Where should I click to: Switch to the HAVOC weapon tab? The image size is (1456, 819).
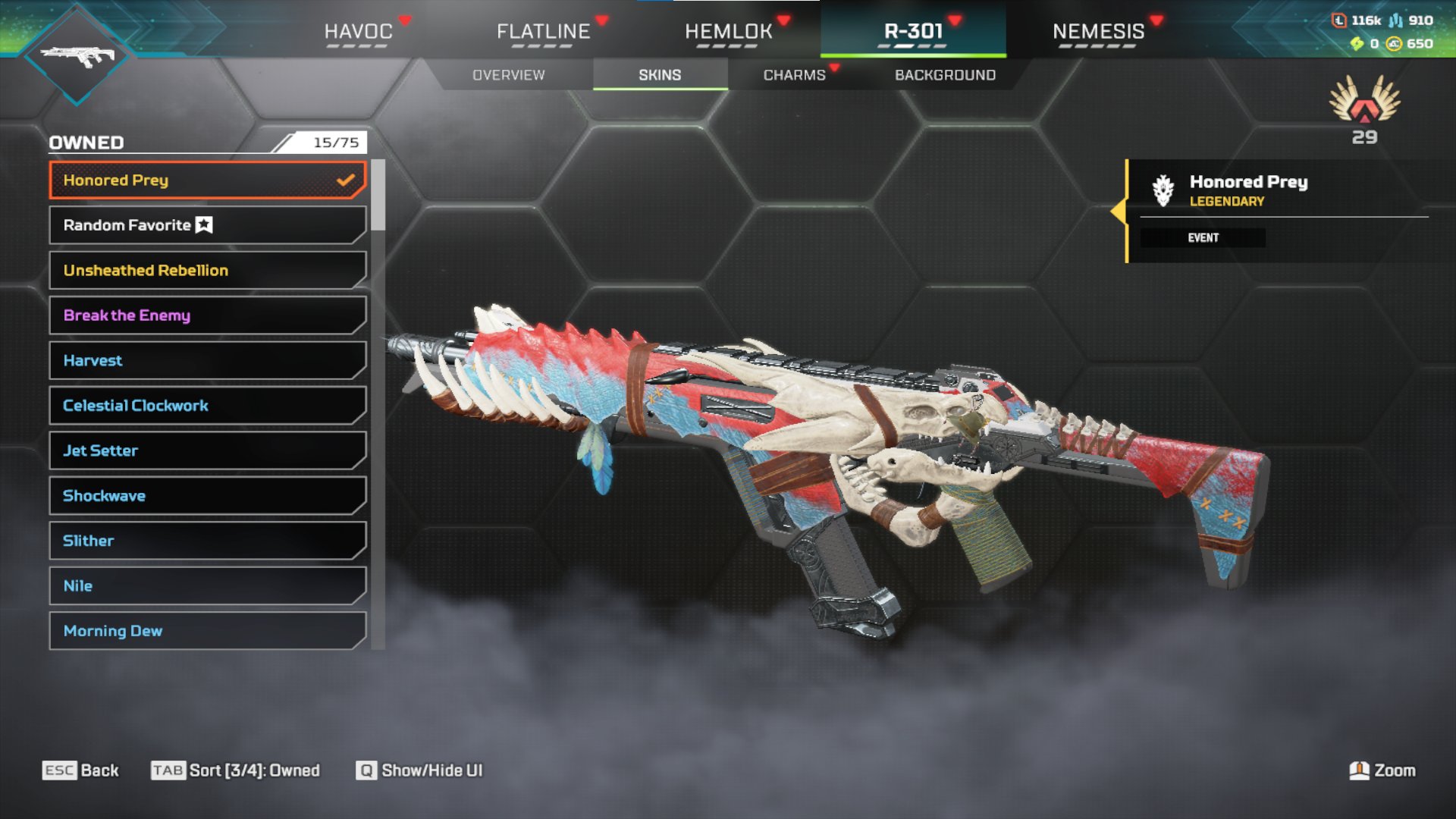coord(358,31)
